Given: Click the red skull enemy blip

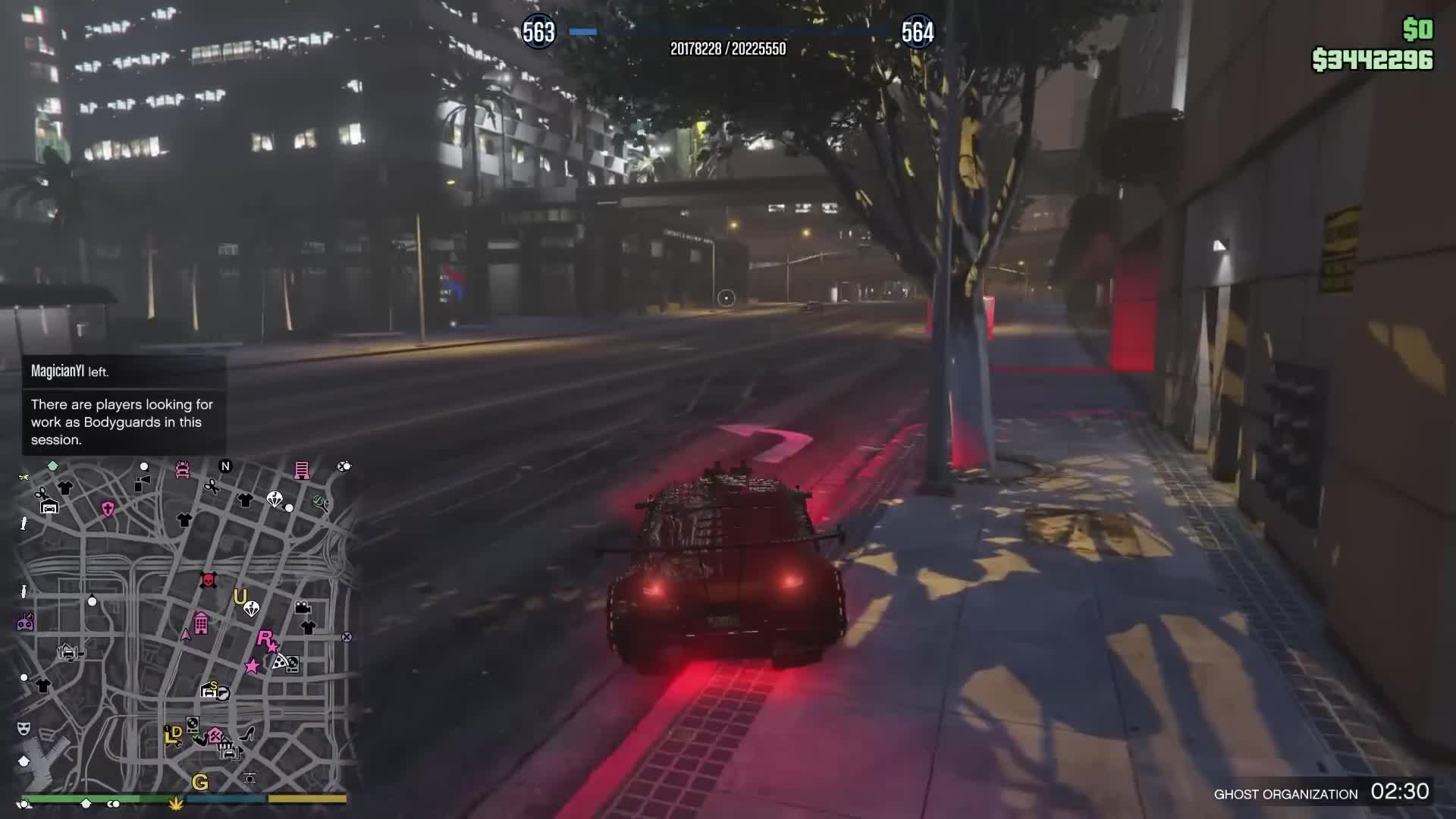Looking at the screenshot, I should [x=207, y=579].
